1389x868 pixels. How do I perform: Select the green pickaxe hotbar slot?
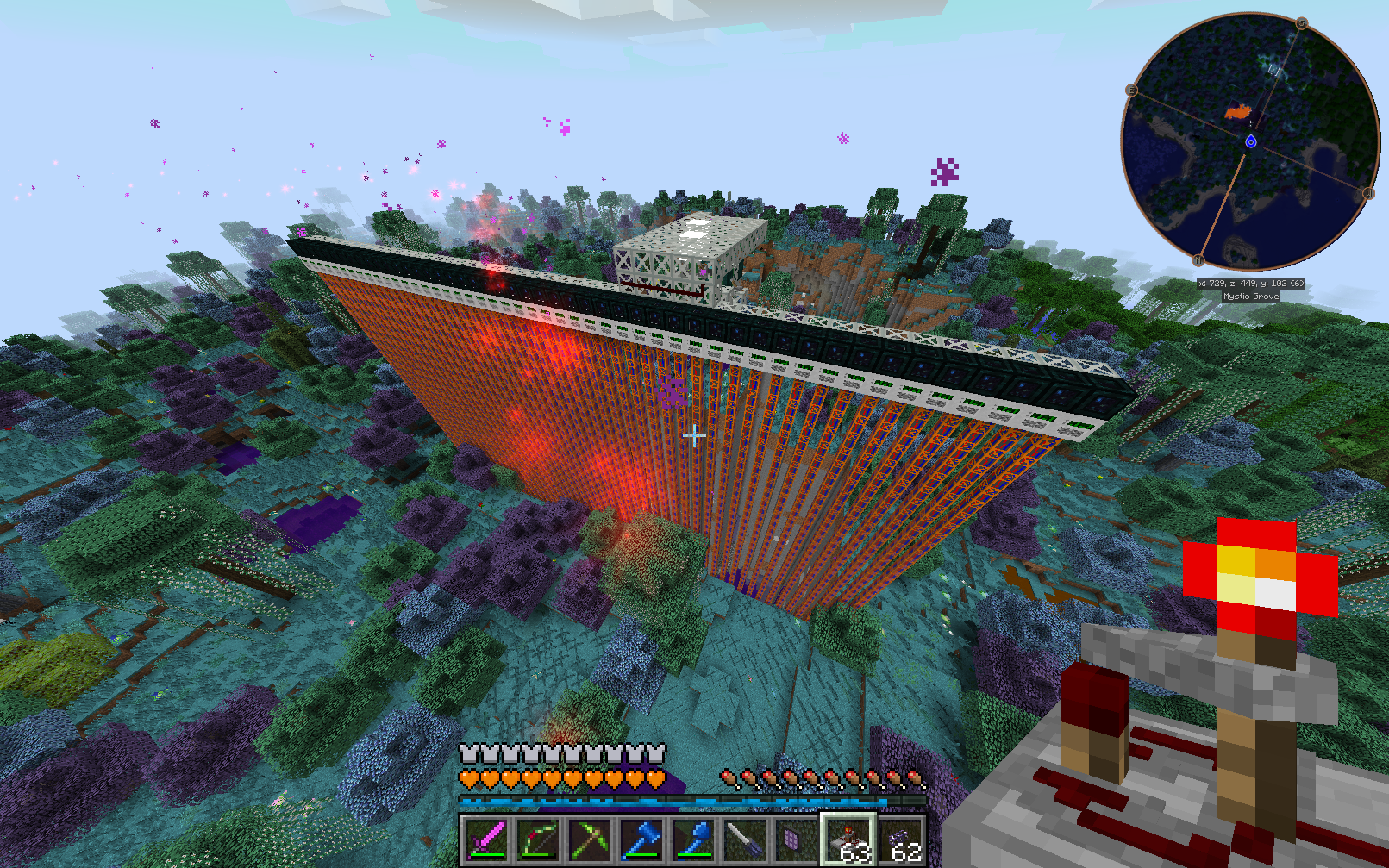point(590,840)
